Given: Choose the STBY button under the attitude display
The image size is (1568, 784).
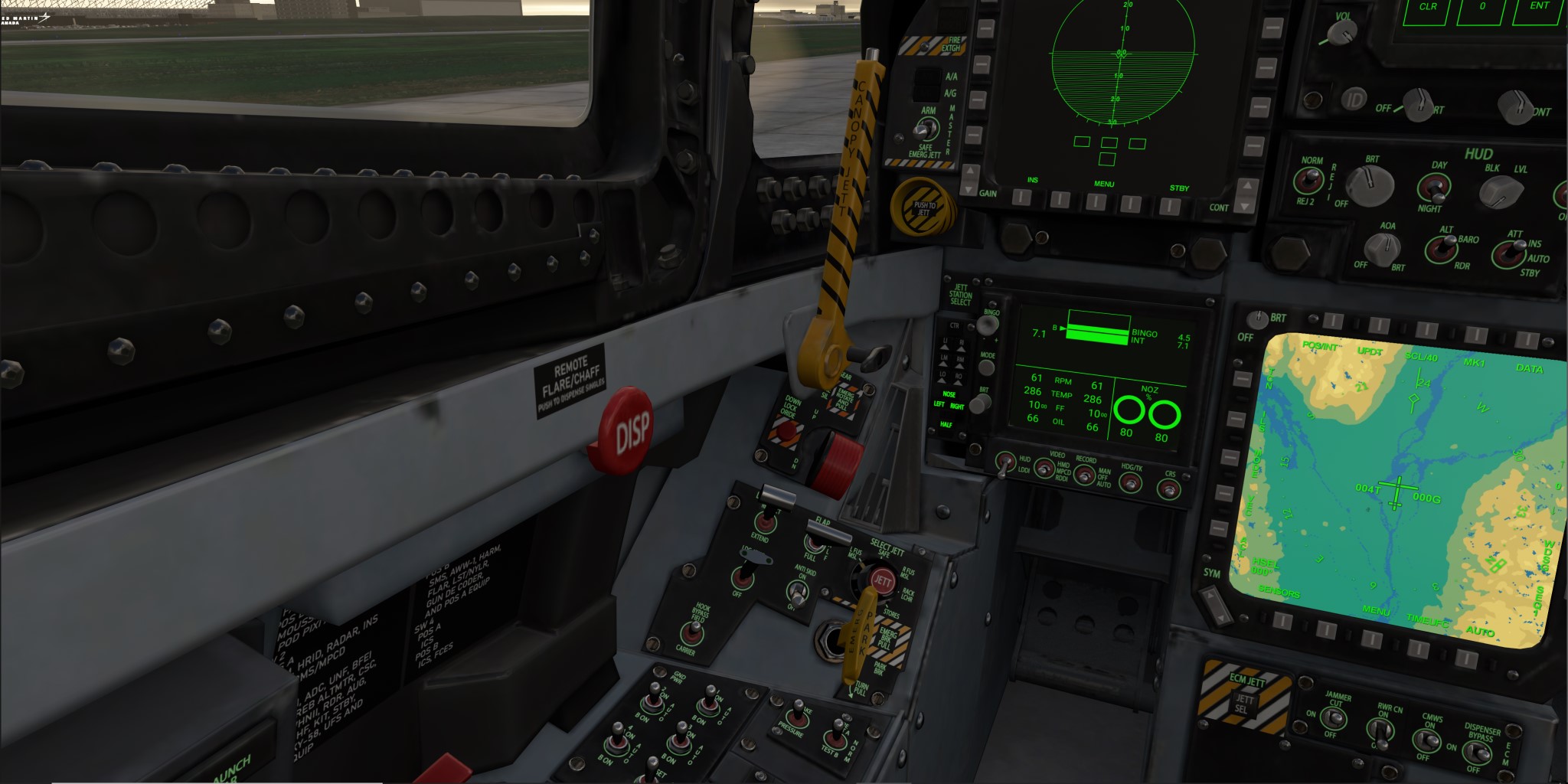Looking at the screenshot, I should 1170,205.
